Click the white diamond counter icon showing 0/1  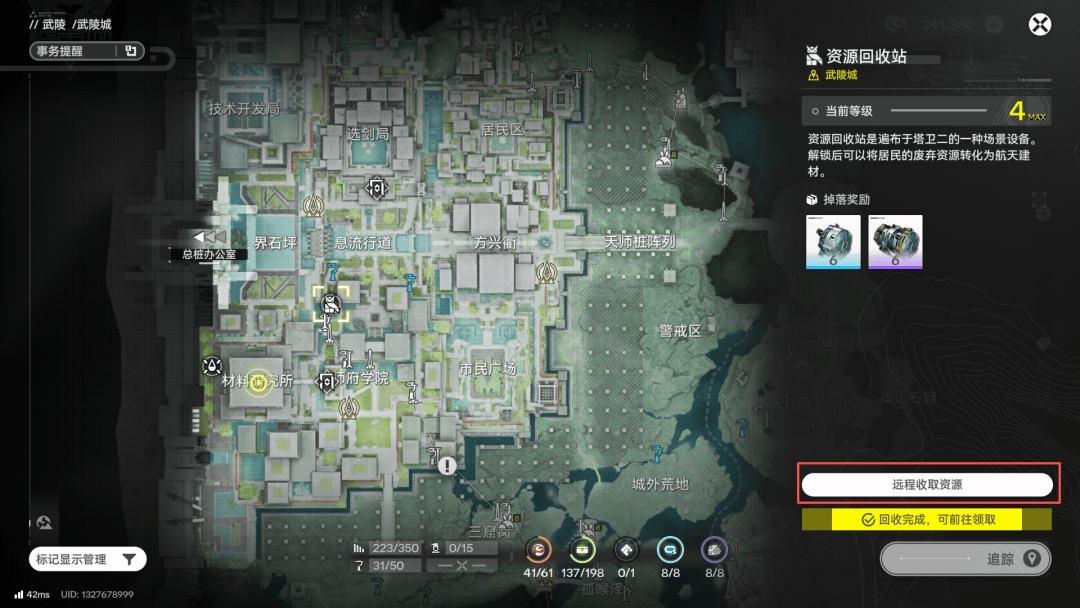coord(626,549)
